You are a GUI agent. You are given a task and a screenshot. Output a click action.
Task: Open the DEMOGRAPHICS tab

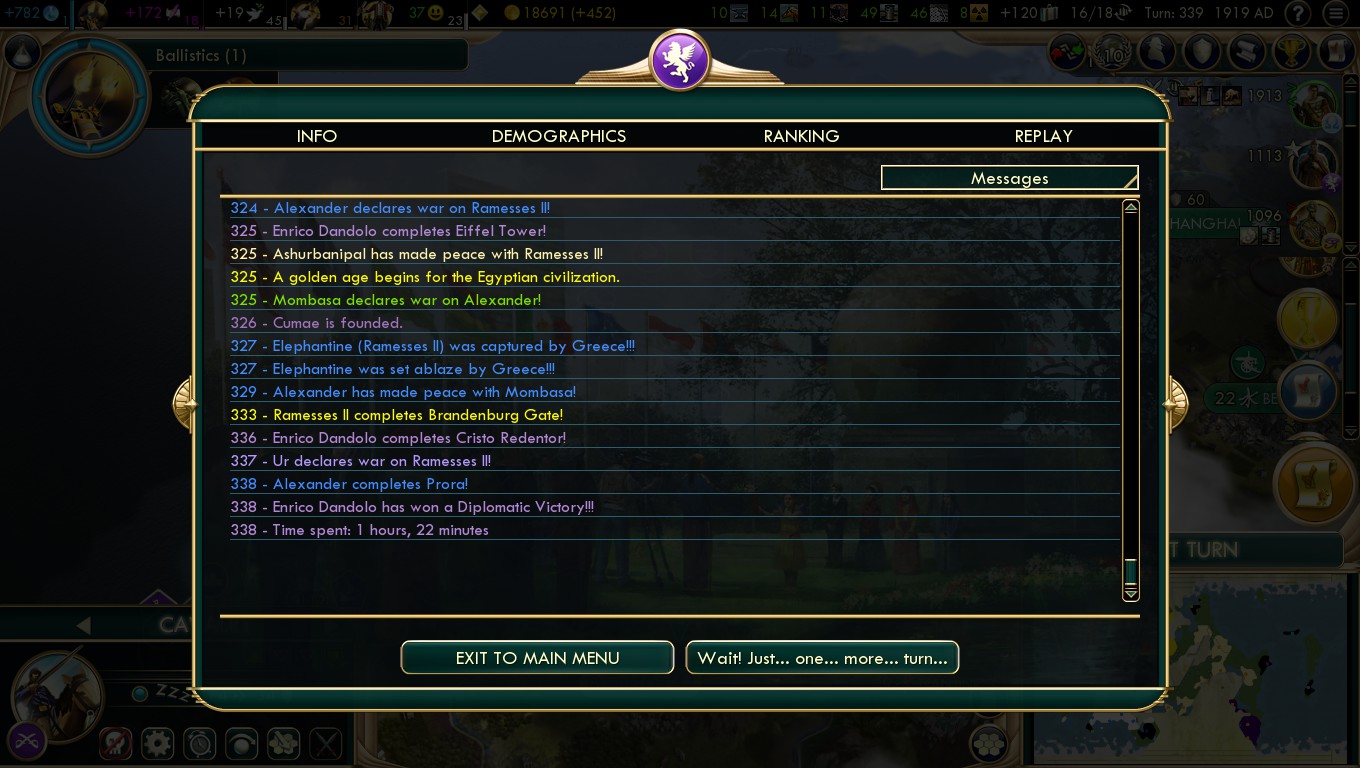click(x=558, y=136)
